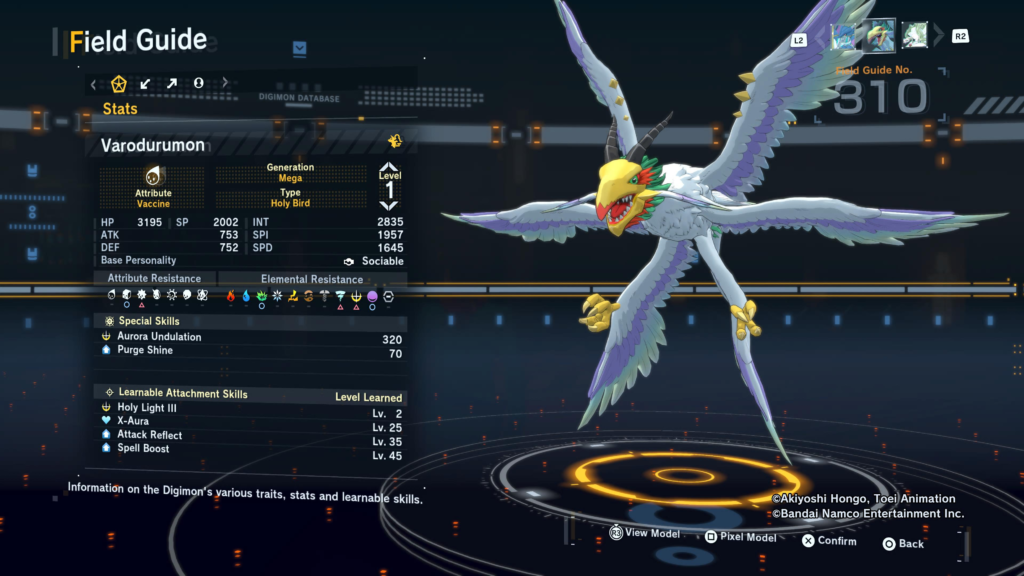Select the pentagon Stats tab
Image resolution: width=1024 pixels, height=576 pixels.
(119, 83)
